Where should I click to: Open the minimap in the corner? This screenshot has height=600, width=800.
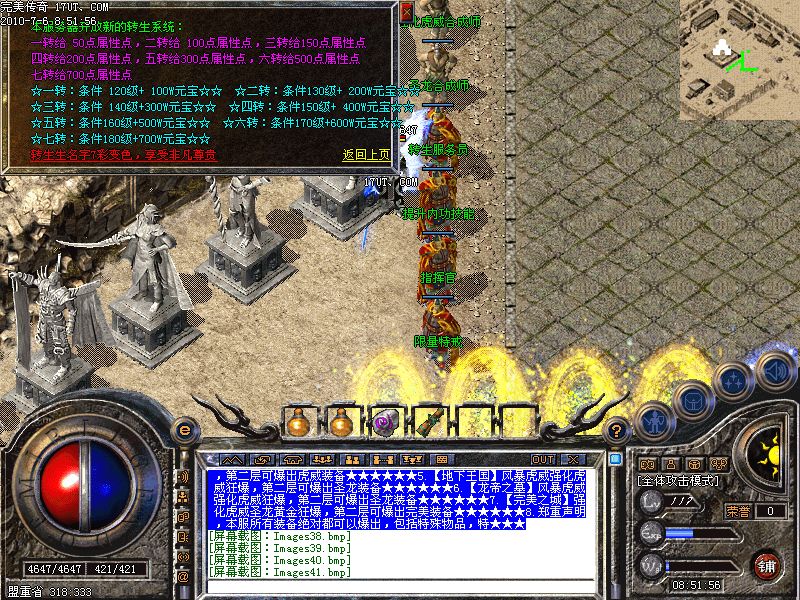pyautogui.click(x=739, y=56)
